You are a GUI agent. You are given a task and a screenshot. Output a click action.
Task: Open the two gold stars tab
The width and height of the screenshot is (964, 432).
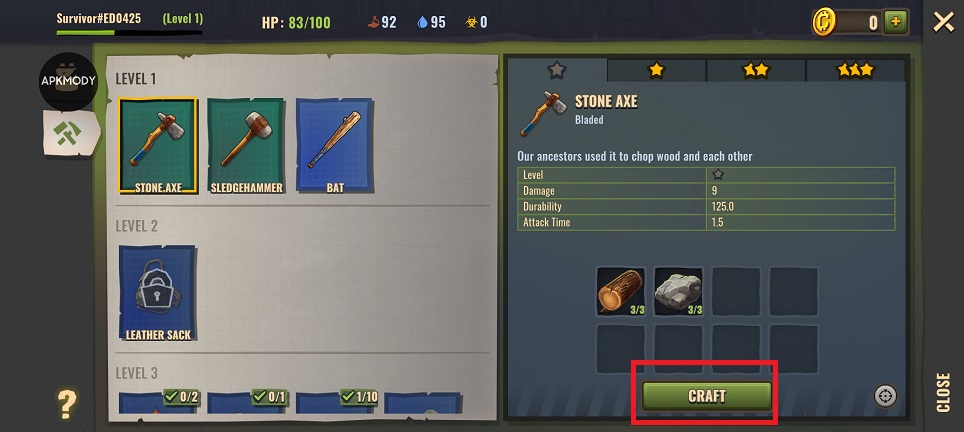pyautogui.click(x=756, y=70)
